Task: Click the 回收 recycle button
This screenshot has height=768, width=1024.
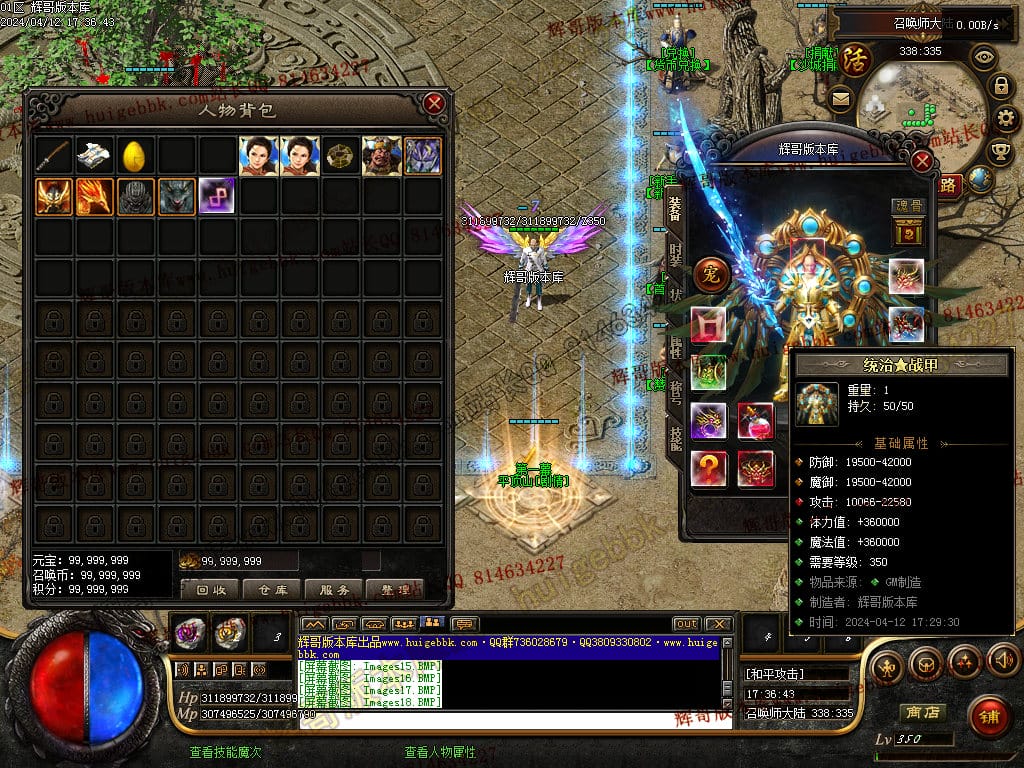Action: point(211,590)
